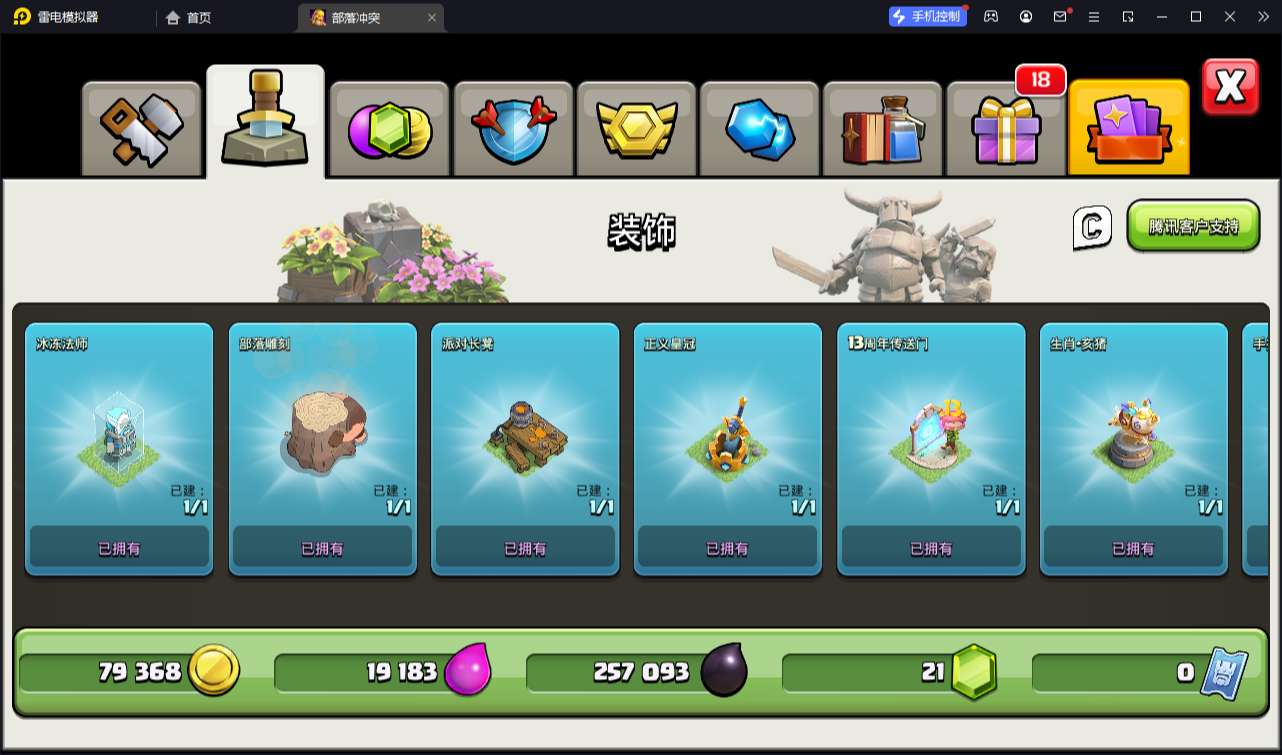Image resolution: width=1282 pixels, height=755 pixels.
Task: Click the C creator code icon
Action: [x=1092, y=227]
